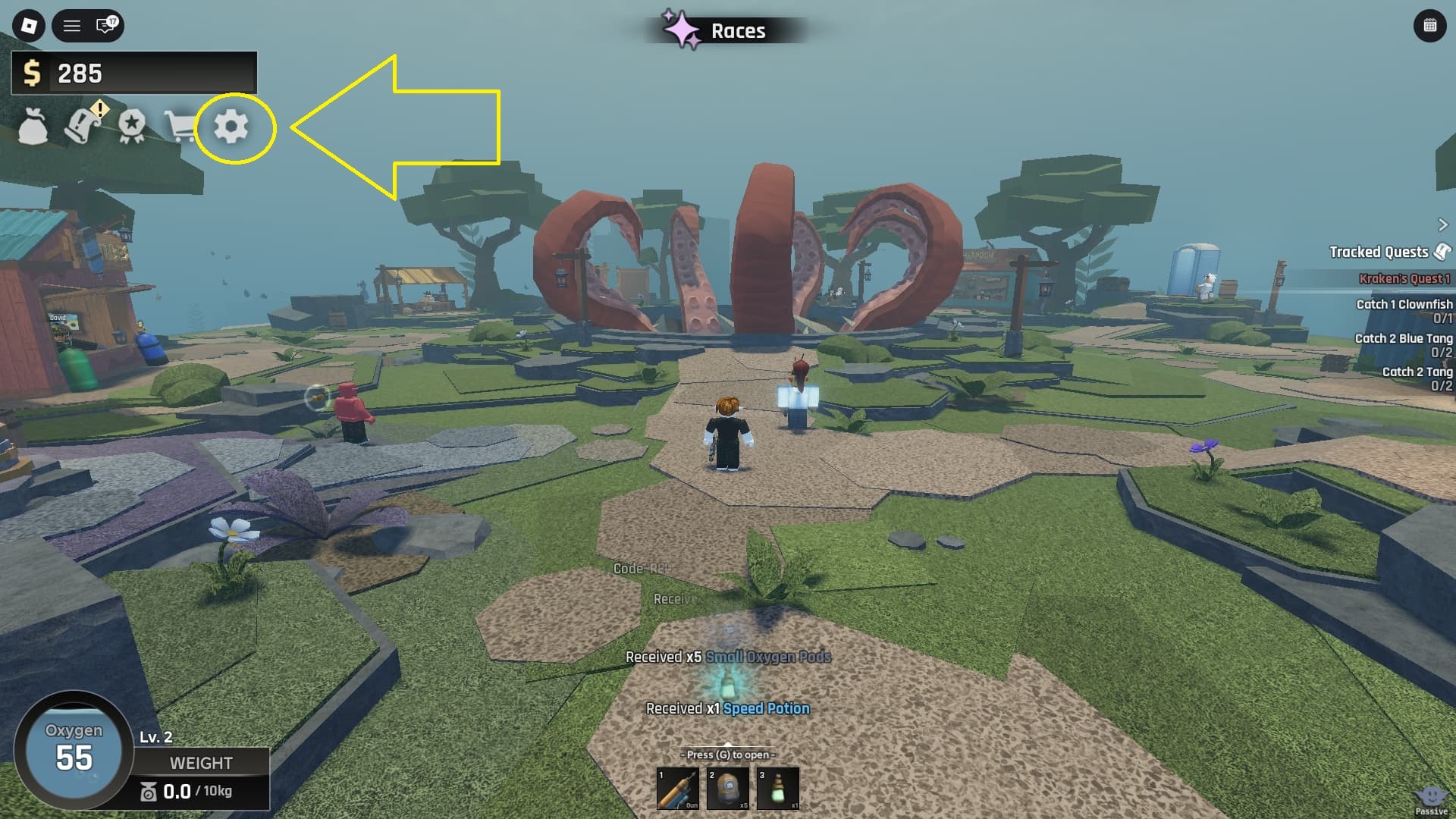Expand the hamburger menu next to Roblox logo

click(71, 25)
